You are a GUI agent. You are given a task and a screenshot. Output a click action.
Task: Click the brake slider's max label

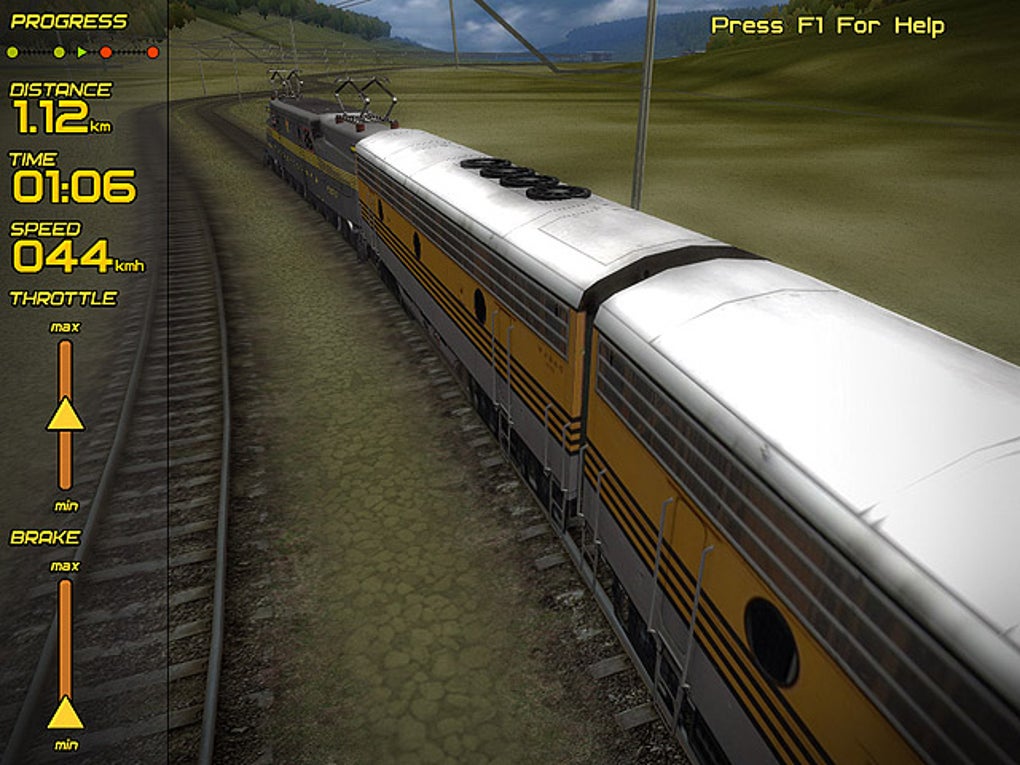click(x=65, y=566)
